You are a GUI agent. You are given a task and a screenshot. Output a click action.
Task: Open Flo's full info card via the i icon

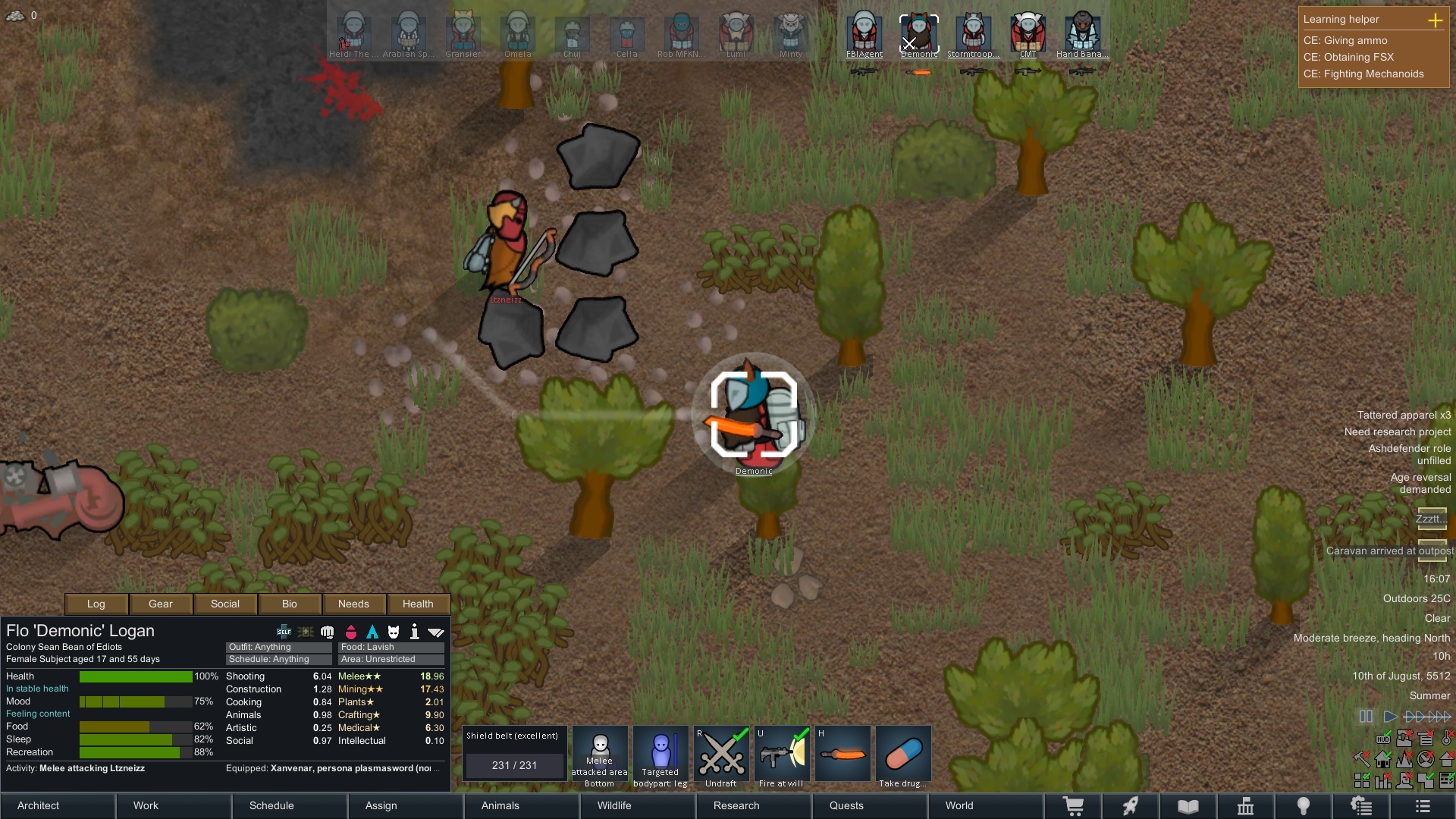point(415,631)
